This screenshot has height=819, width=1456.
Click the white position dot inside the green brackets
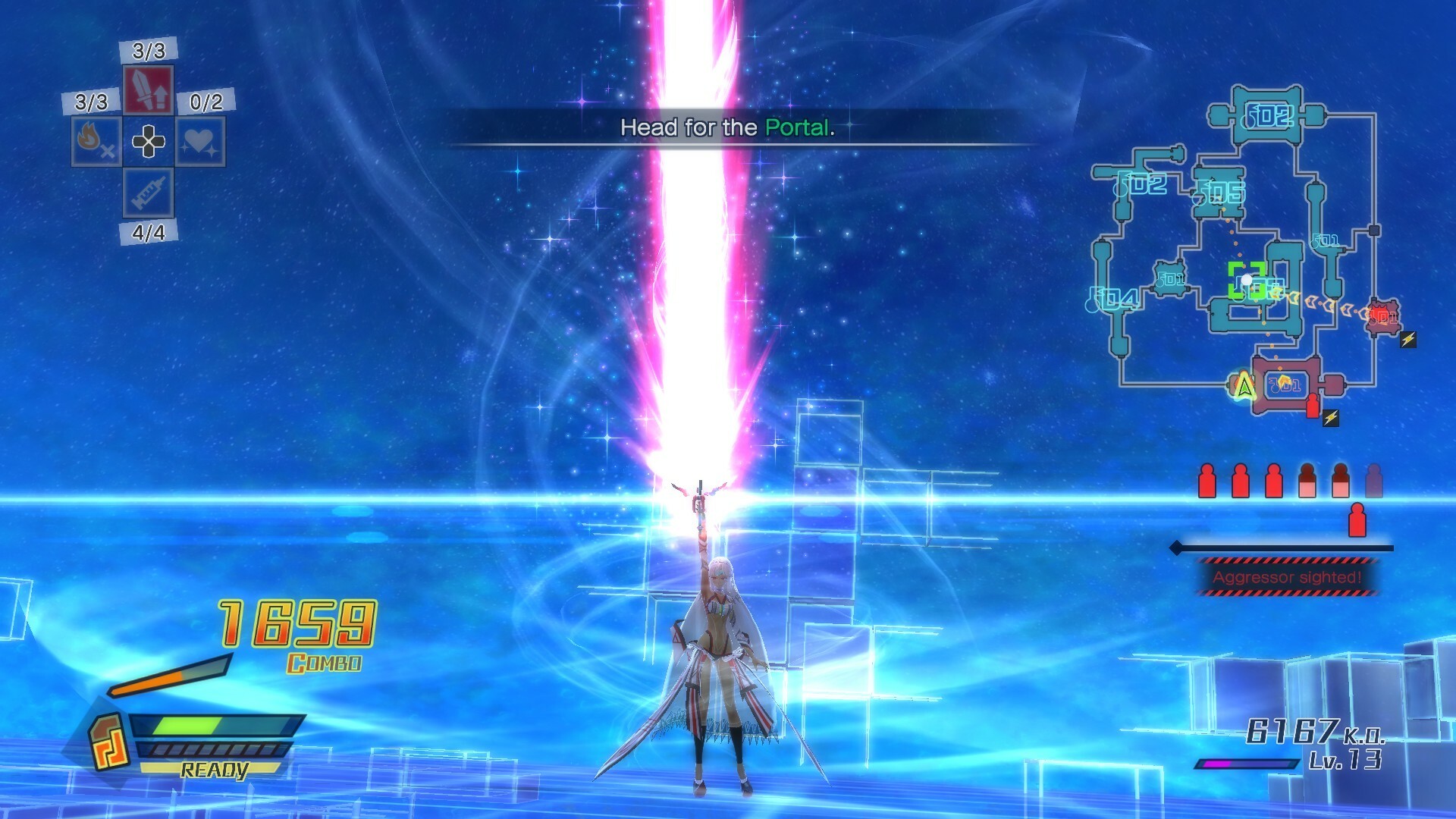(x=1246, y=278)
